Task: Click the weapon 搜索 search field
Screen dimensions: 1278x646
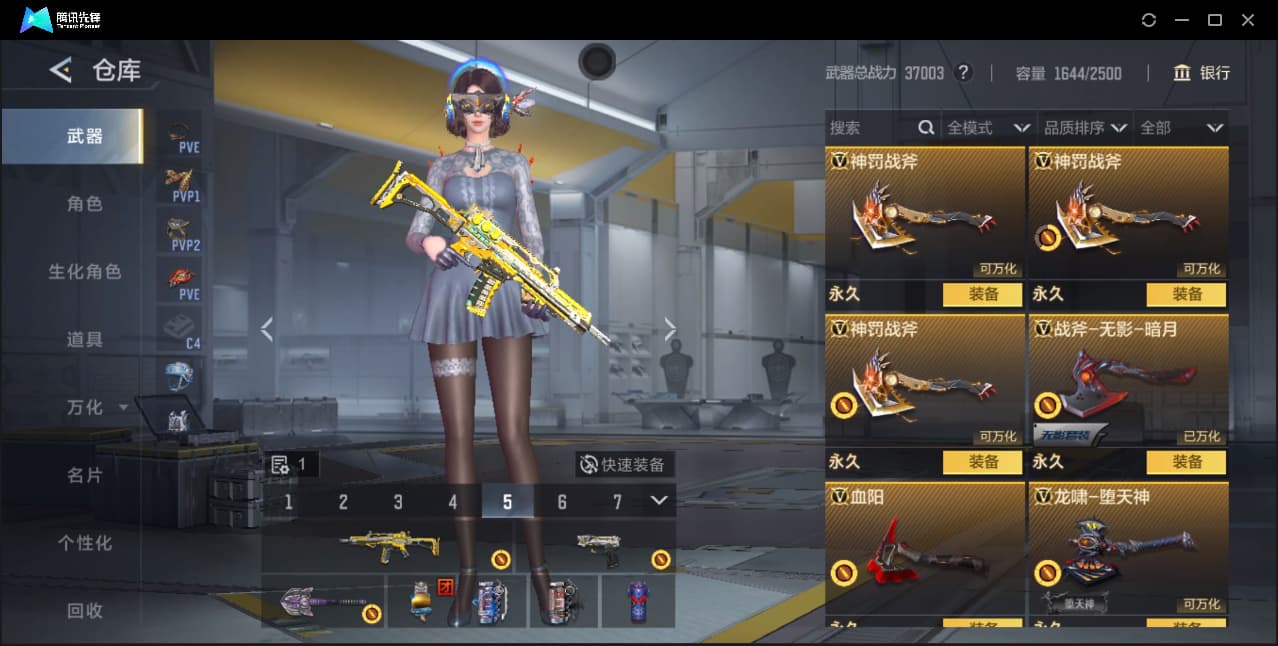Action: click(x=870, y=128)
